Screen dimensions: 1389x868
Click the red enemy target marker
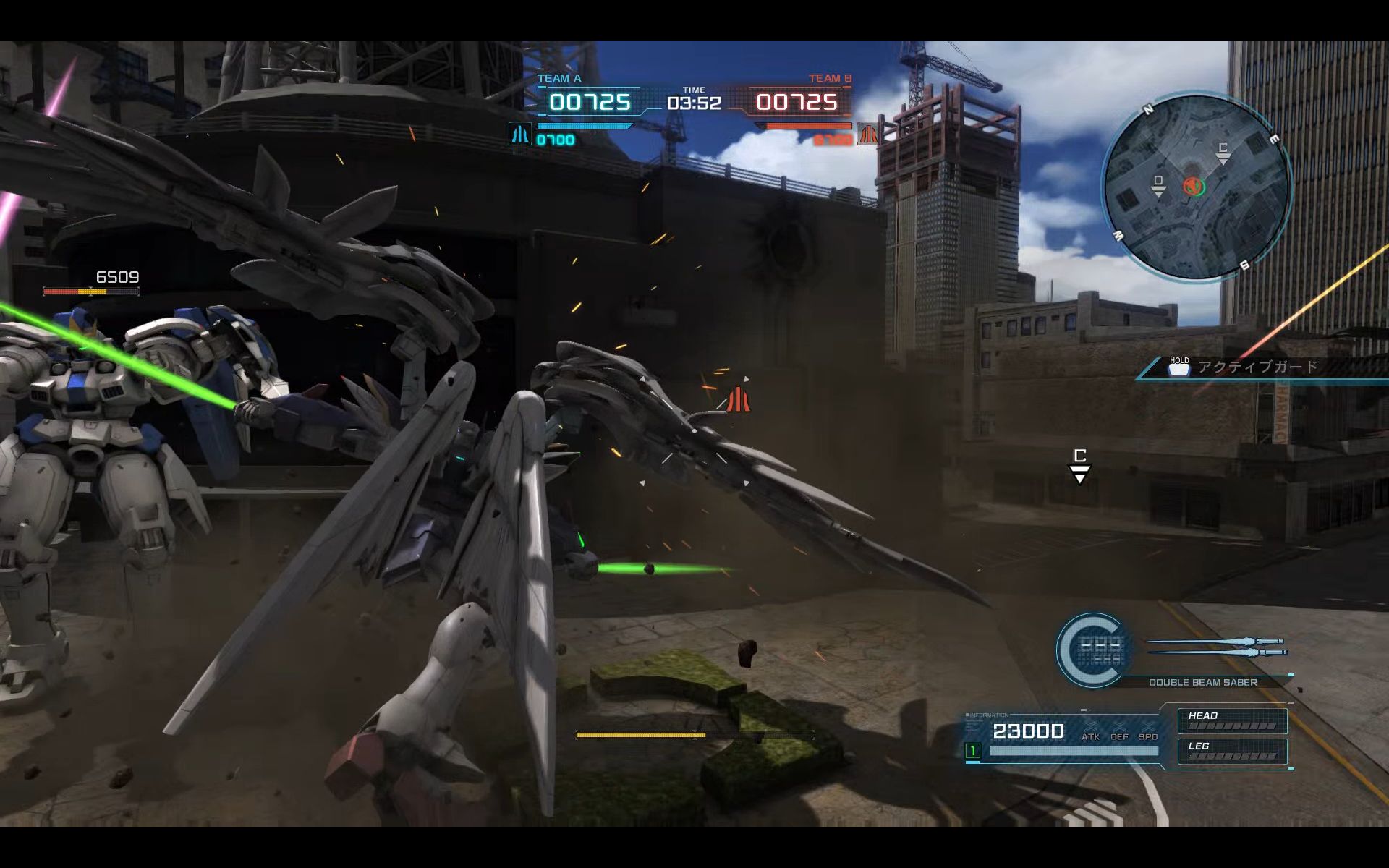coord(738,399)
